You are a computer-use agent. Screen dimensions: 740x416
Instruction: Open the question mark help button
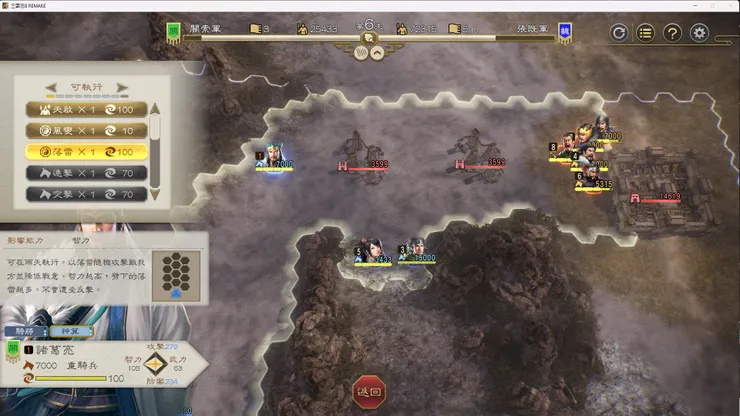tap(673, 33)
